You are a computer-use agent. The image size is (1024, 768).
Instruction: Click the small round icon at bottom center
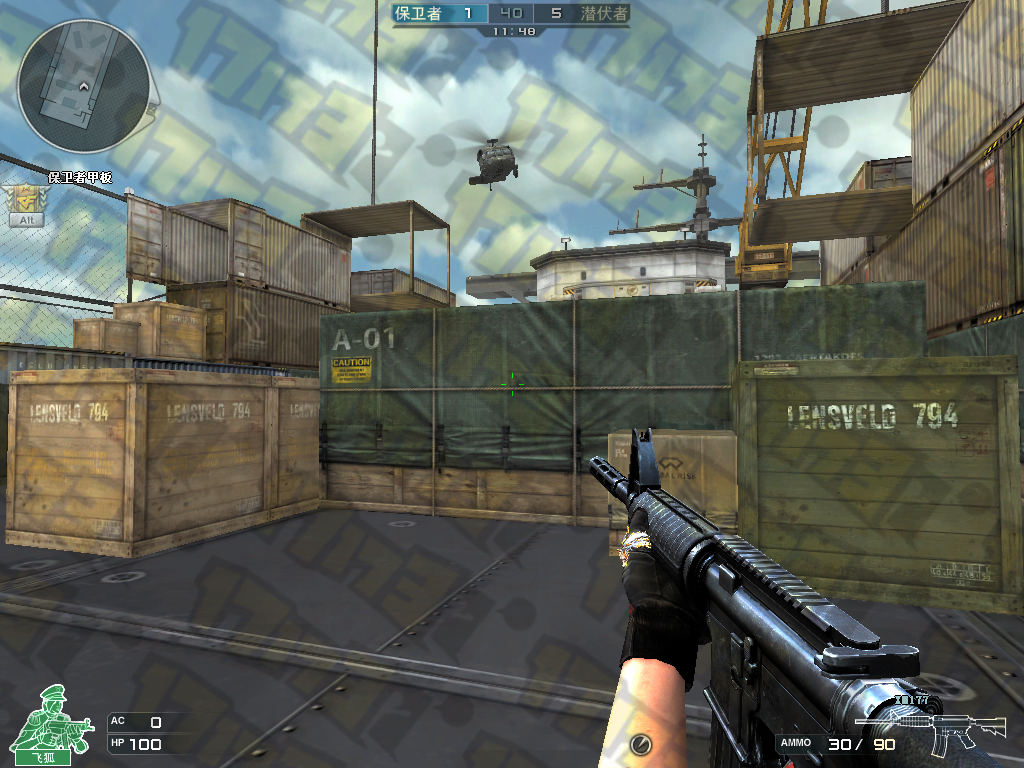pyautogui.click(x=641, y=744)
